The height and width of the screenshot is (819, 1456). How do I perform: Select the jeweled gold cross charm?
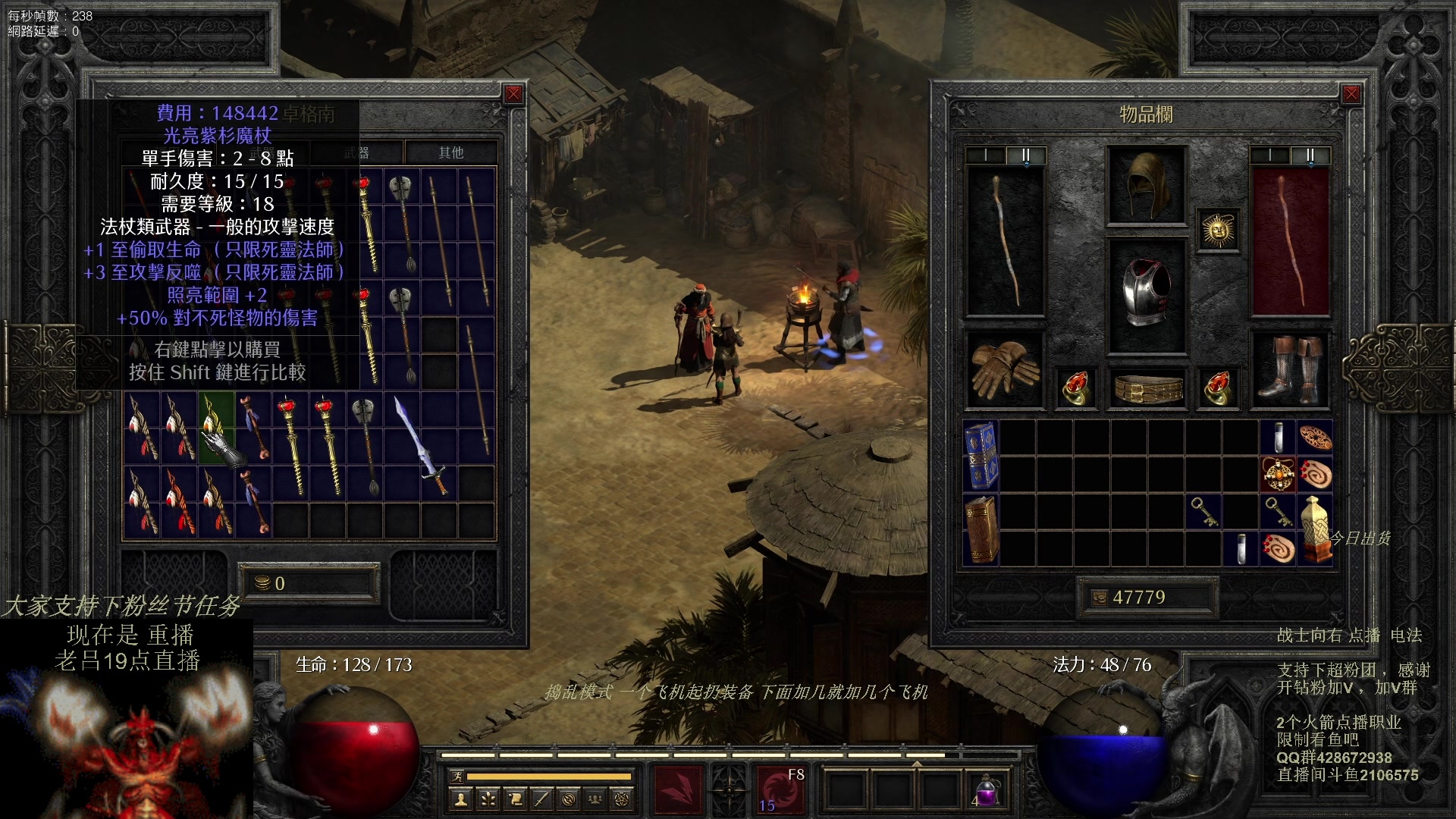click(x=1279, y=474)
